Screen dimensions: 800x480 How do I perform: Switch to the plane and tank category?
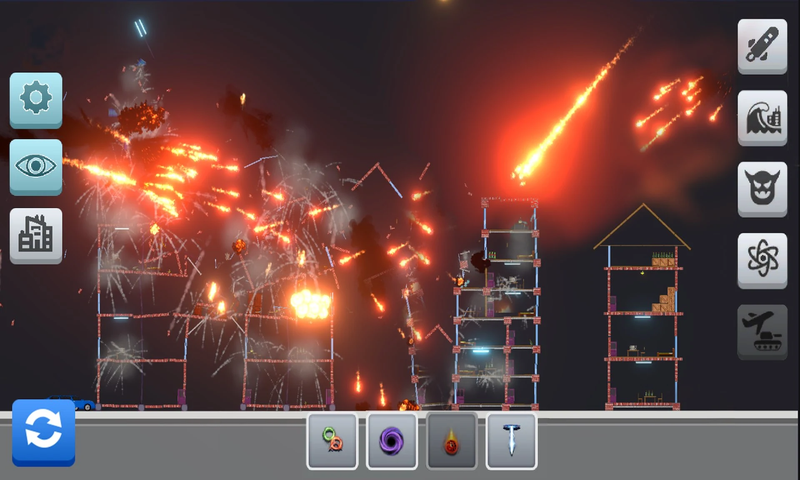coord(762,331)
